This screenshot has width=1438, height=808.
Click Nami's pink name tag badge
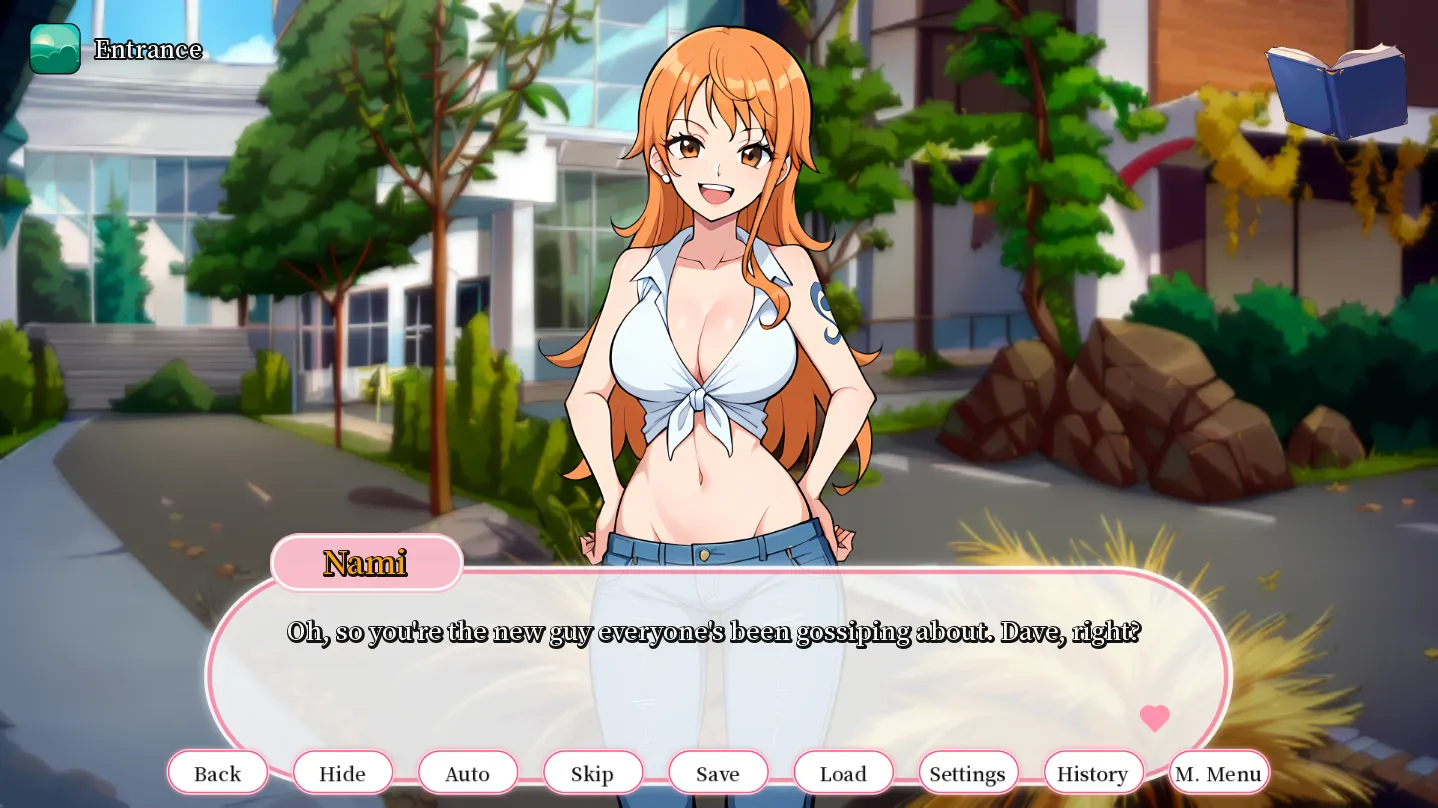tap(366, 563)
